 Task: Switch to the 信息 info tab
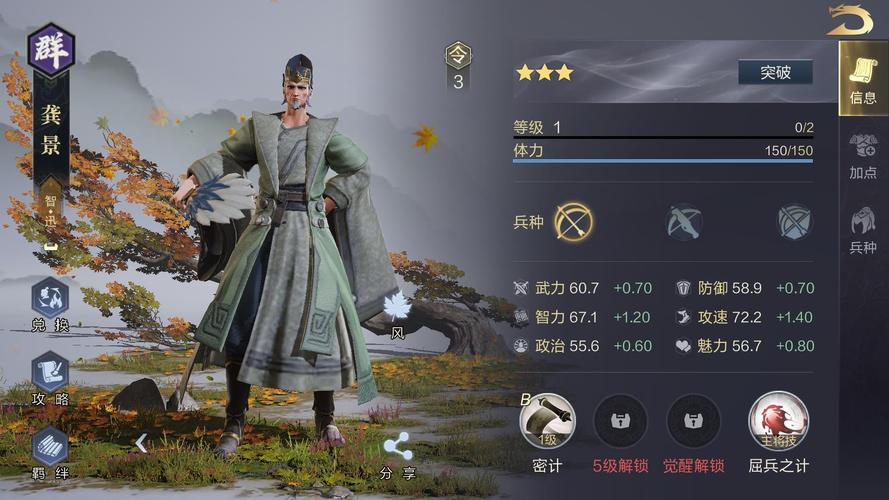pyautogui.click(x=863, y=78)
